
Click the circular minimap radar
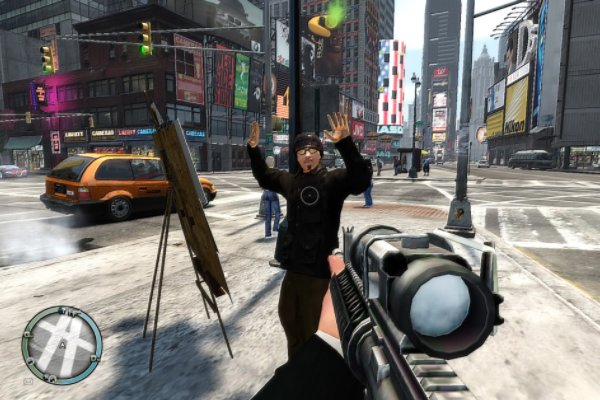coord(62,345)
